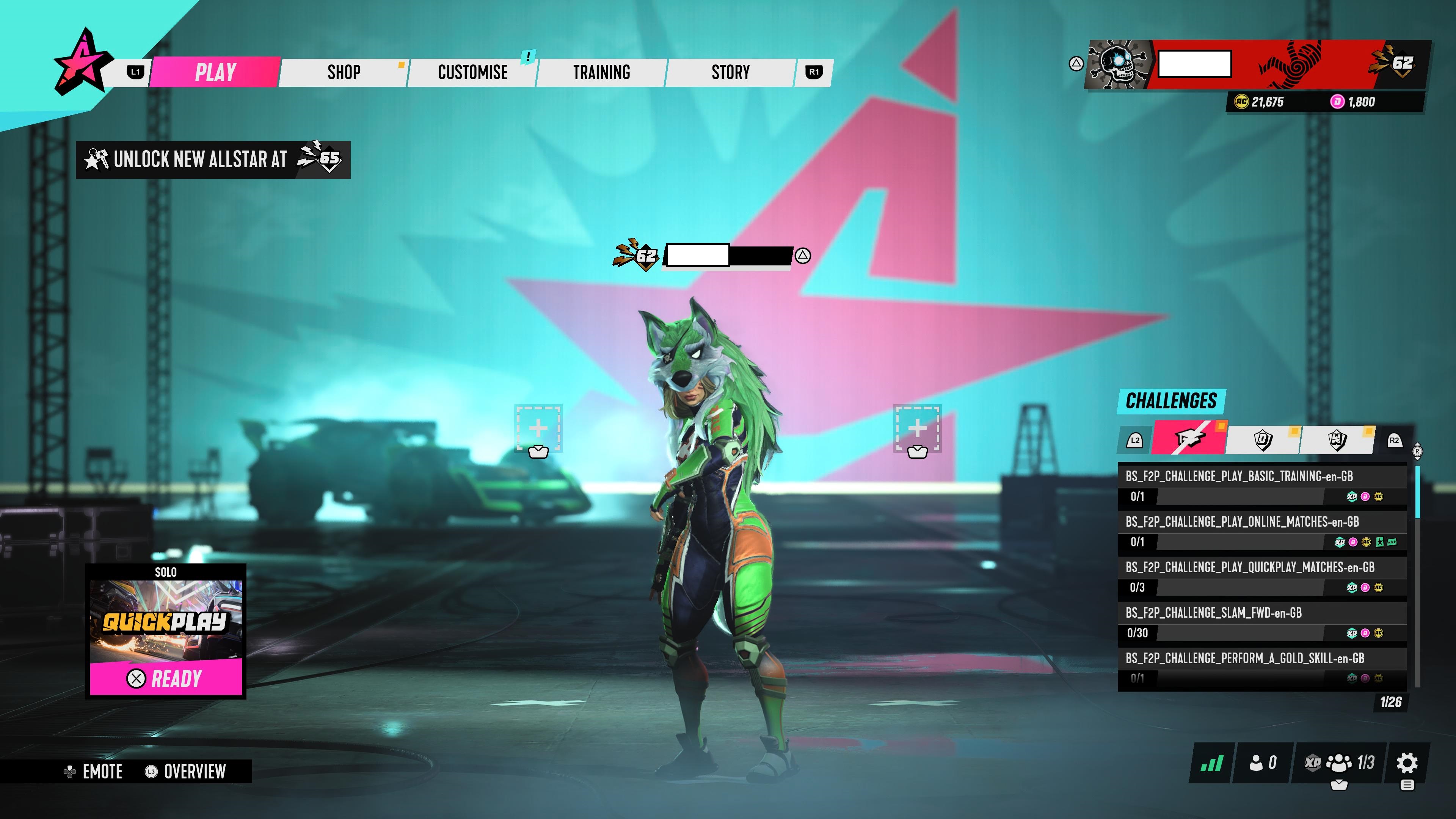Viewport: 1456px width, 819px height.
Task: Select the Slam Fwd challenge row
Action: tap(1262, 622)
